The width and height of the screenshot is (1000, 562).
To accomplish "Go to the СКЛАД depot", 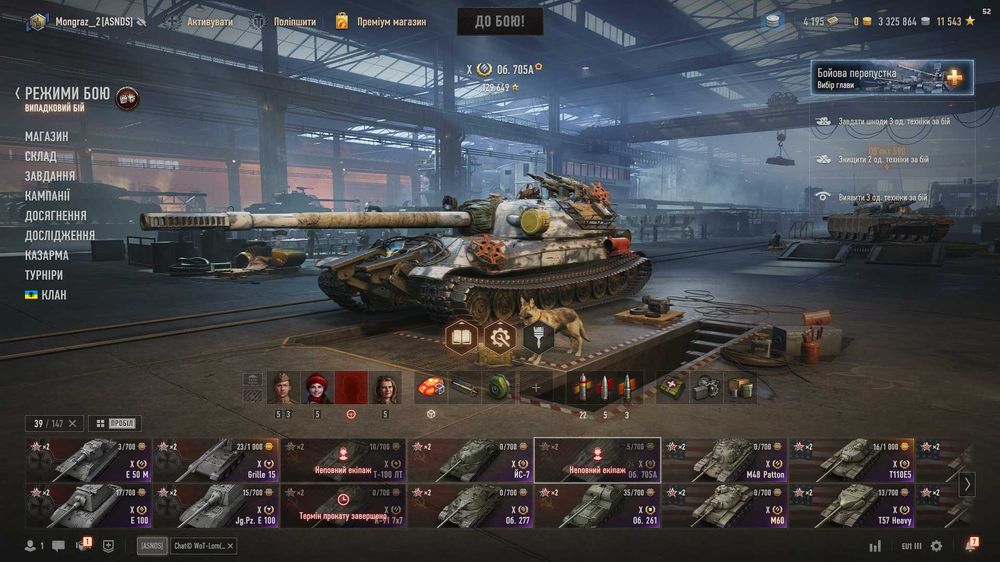I will [x=41, y=156].
